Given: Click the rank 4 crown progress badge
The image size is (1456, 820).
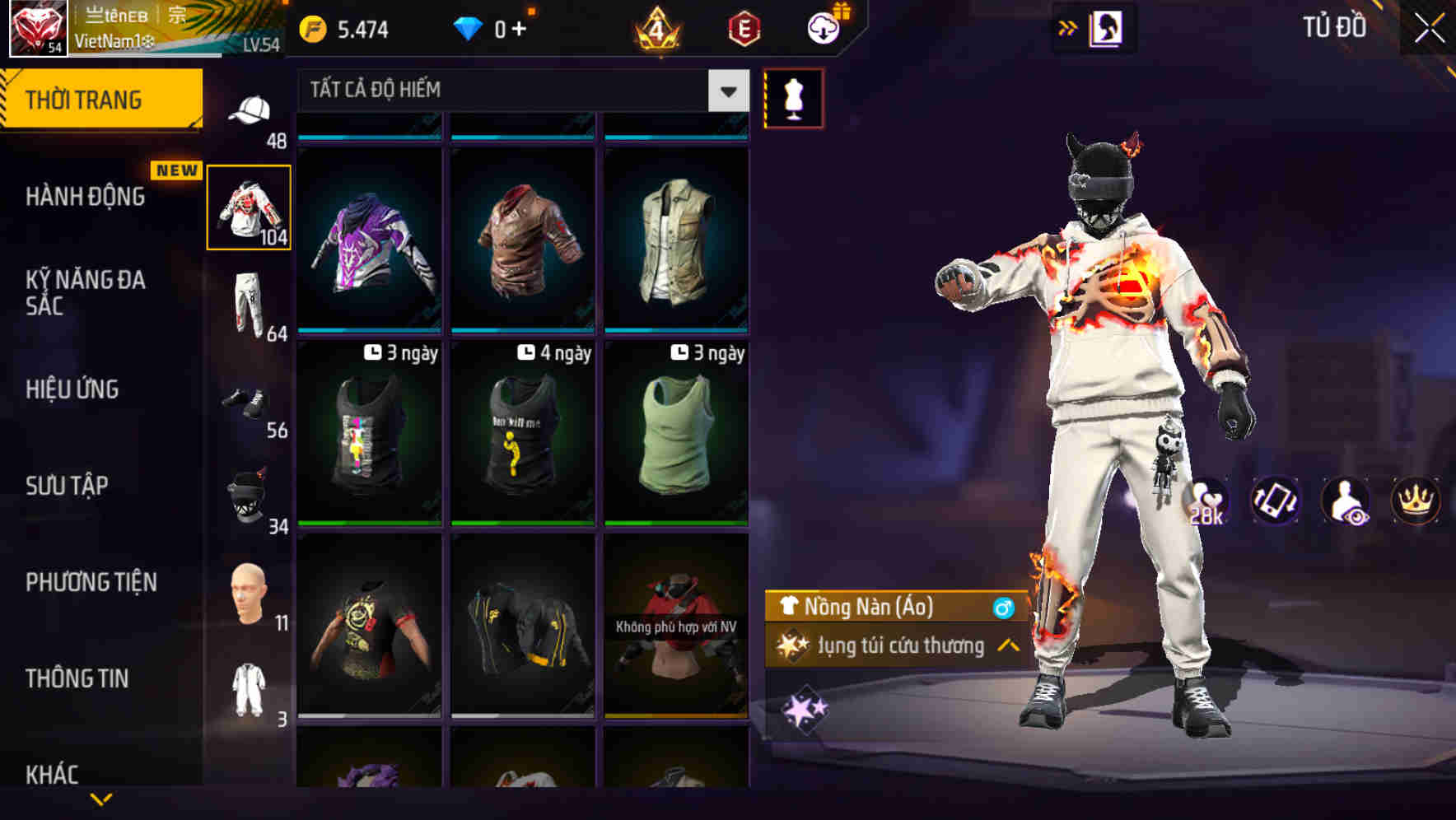Looking at the screenshot, I should tap(655, 27).
